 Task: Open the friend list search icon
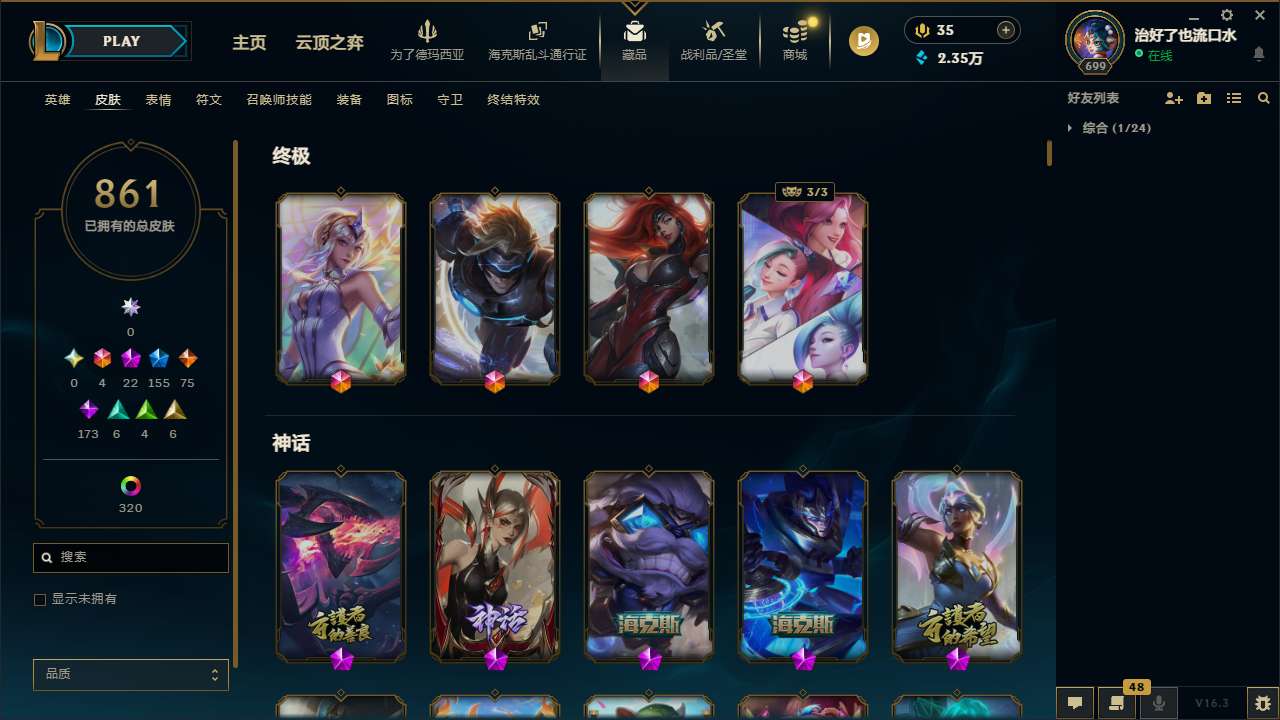[1263, 98]
